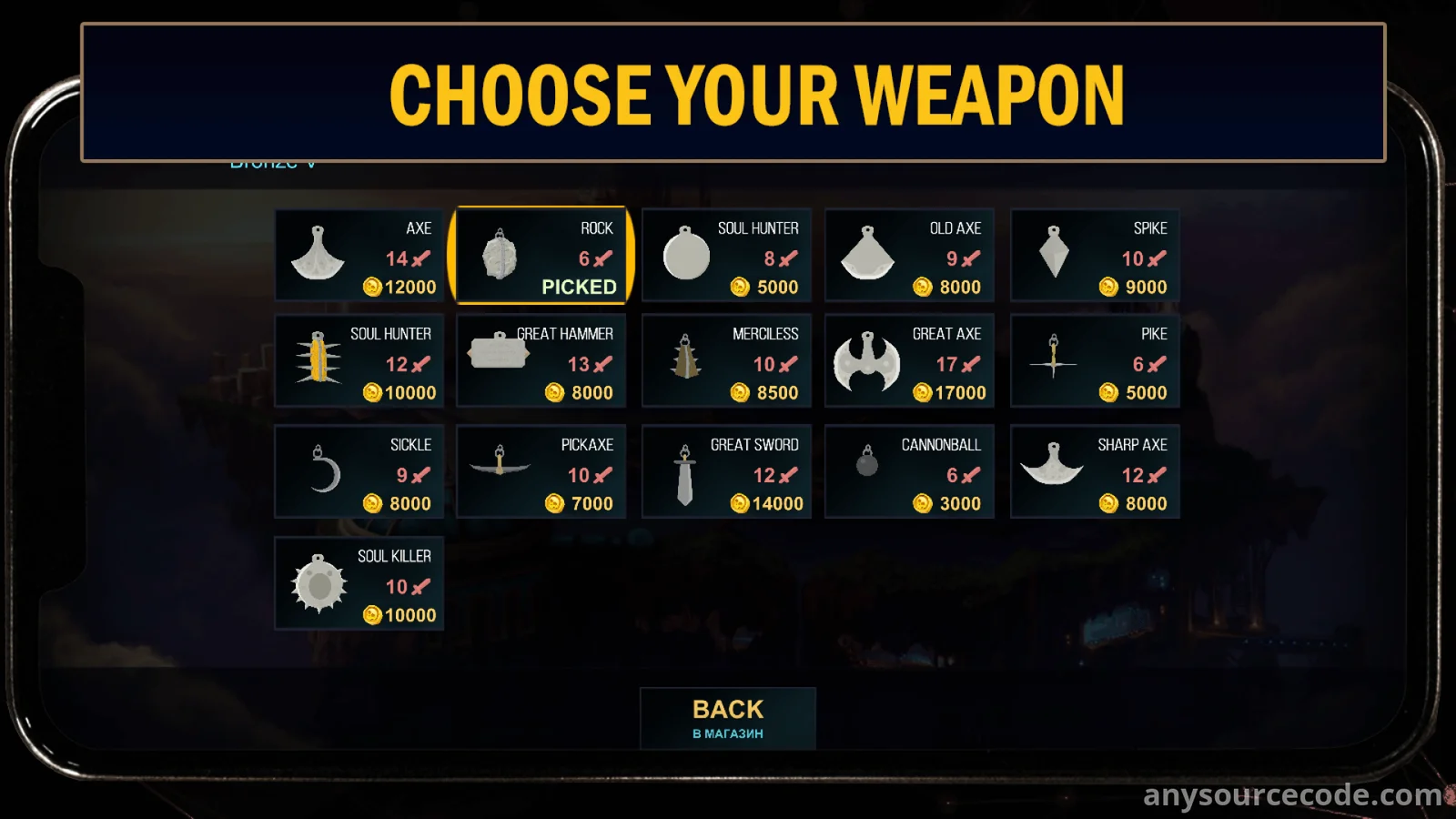Select the Old Axe weapon tile
Image resolution: width=1456 pixels, height=819 pixels.
(909, 256)
